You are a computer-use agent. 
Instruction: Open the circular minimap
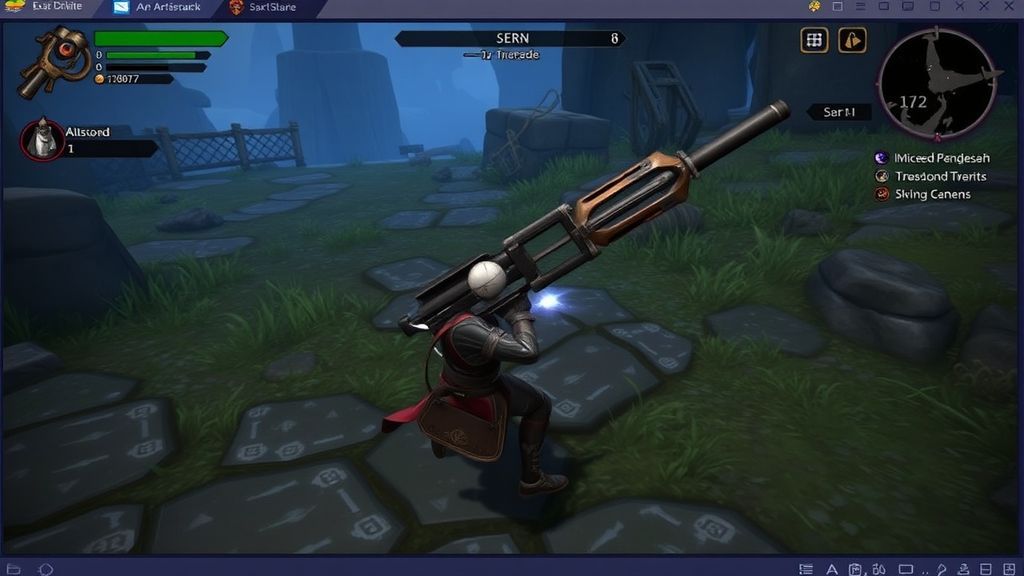pos(935,83)
